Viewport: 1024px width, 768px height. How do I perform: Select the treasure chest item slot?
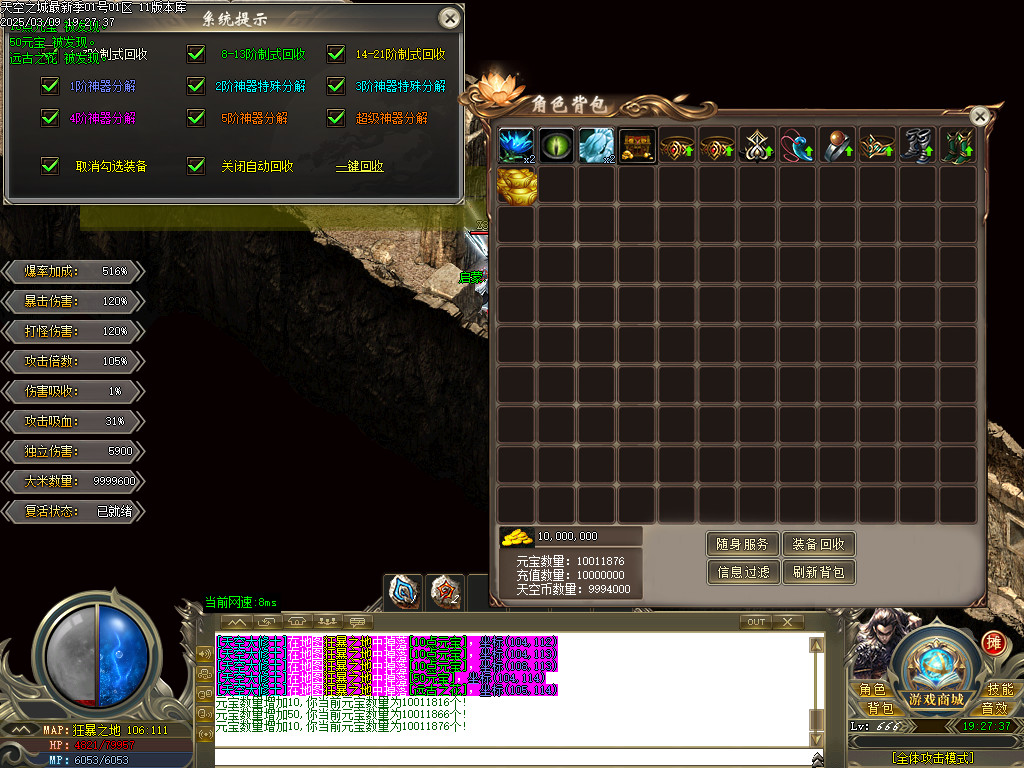pyautogui.click(x=638, y=146)
